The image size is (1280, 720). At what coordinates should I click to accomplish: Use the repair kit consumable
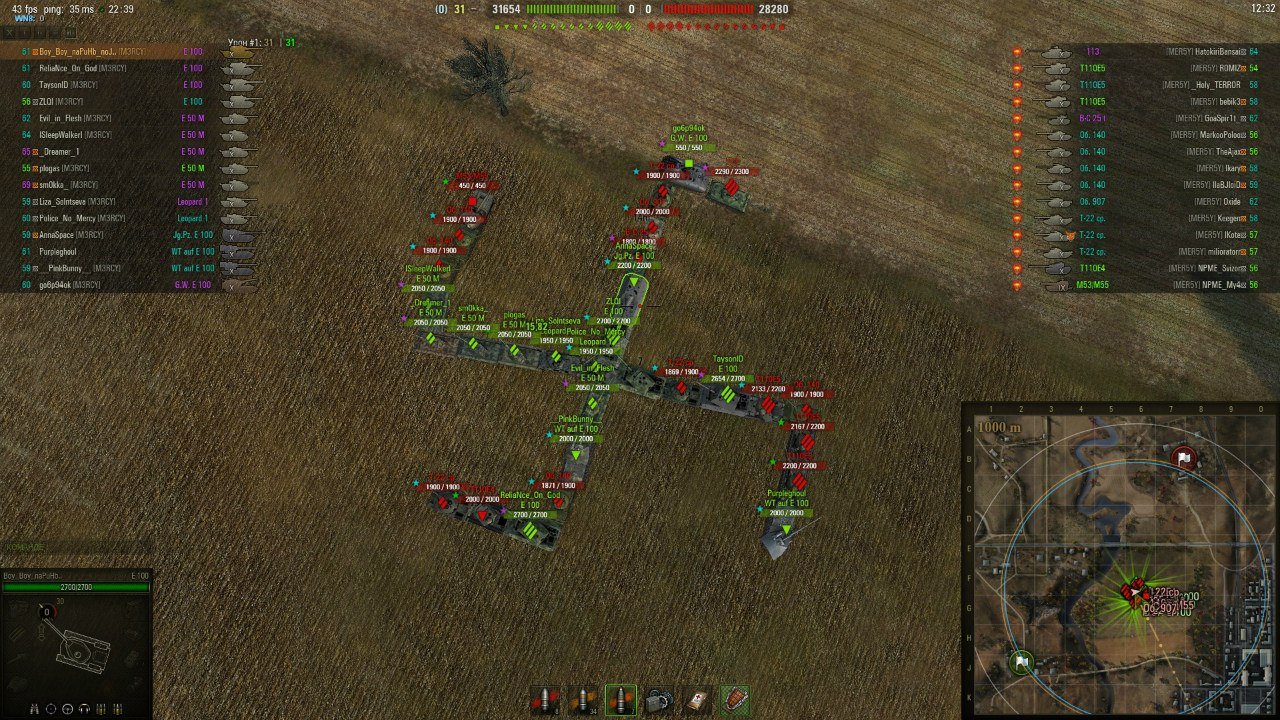pyautogui.click(x=658, y=699)
